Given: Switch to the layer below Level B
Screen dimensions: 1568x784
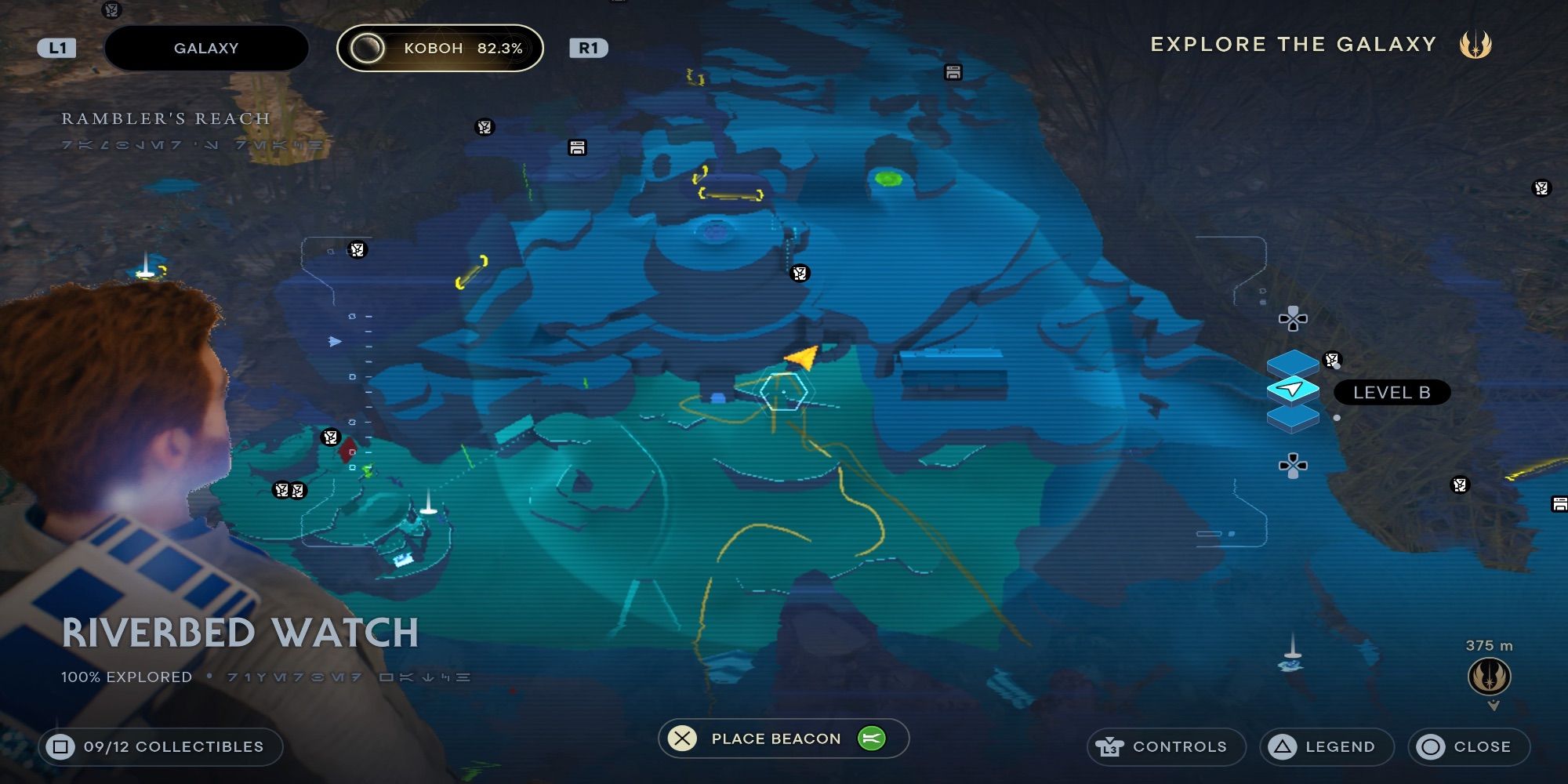Looking at the screenshot, I should click(1292, 419).
